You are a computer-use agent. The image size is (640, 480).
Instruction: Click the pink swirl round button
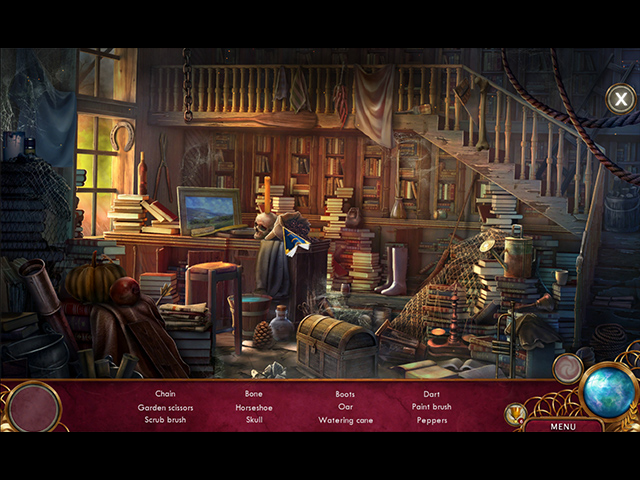pos(567,368)
